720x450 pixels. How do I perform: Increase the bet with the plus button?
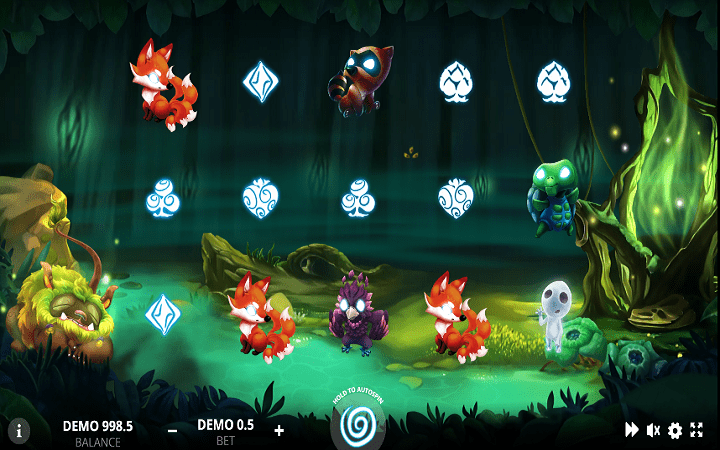point(278,430)
